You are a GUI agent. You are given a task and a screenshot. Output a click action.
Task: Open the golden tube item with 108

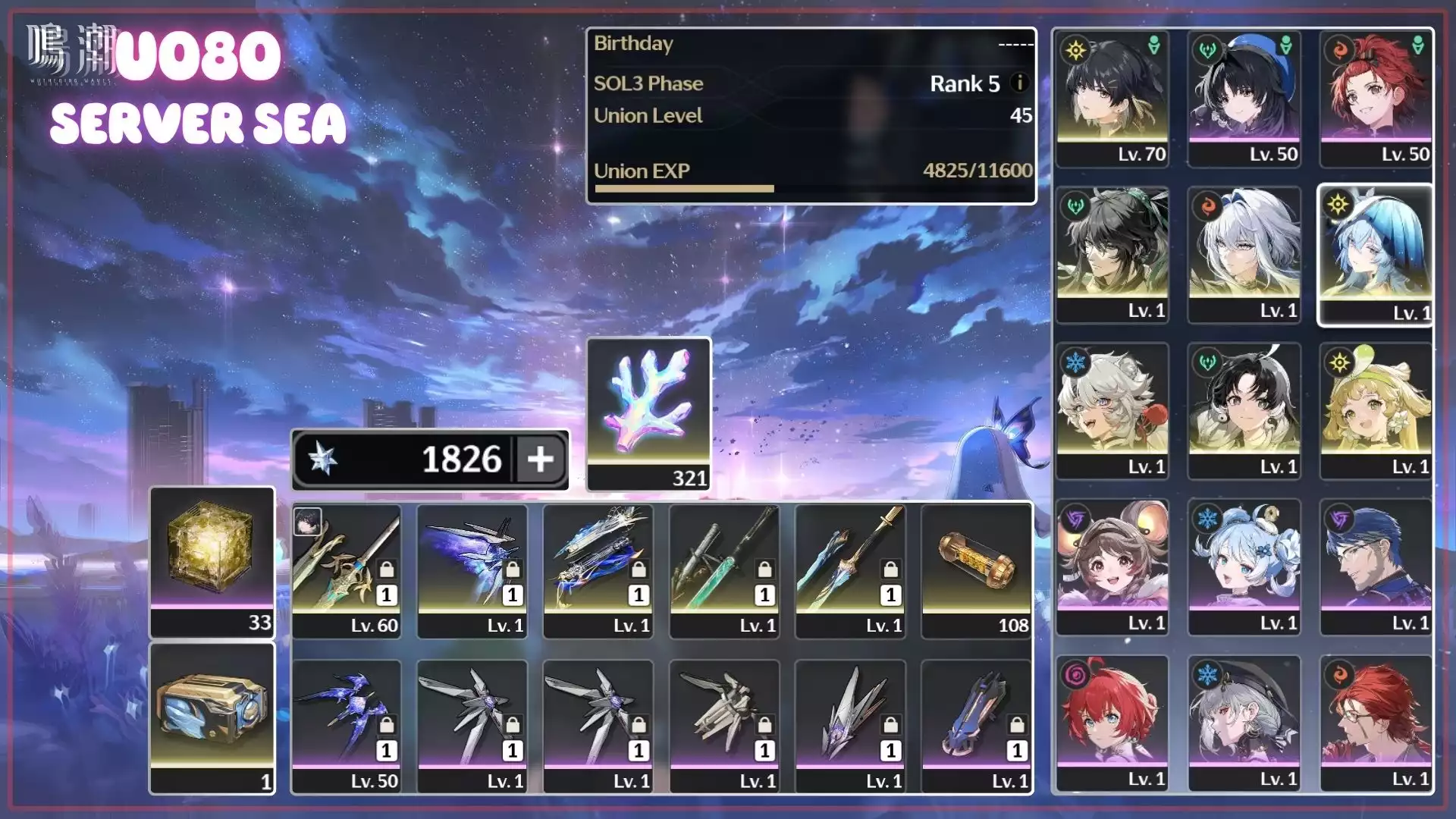click(x=976, y=570)
